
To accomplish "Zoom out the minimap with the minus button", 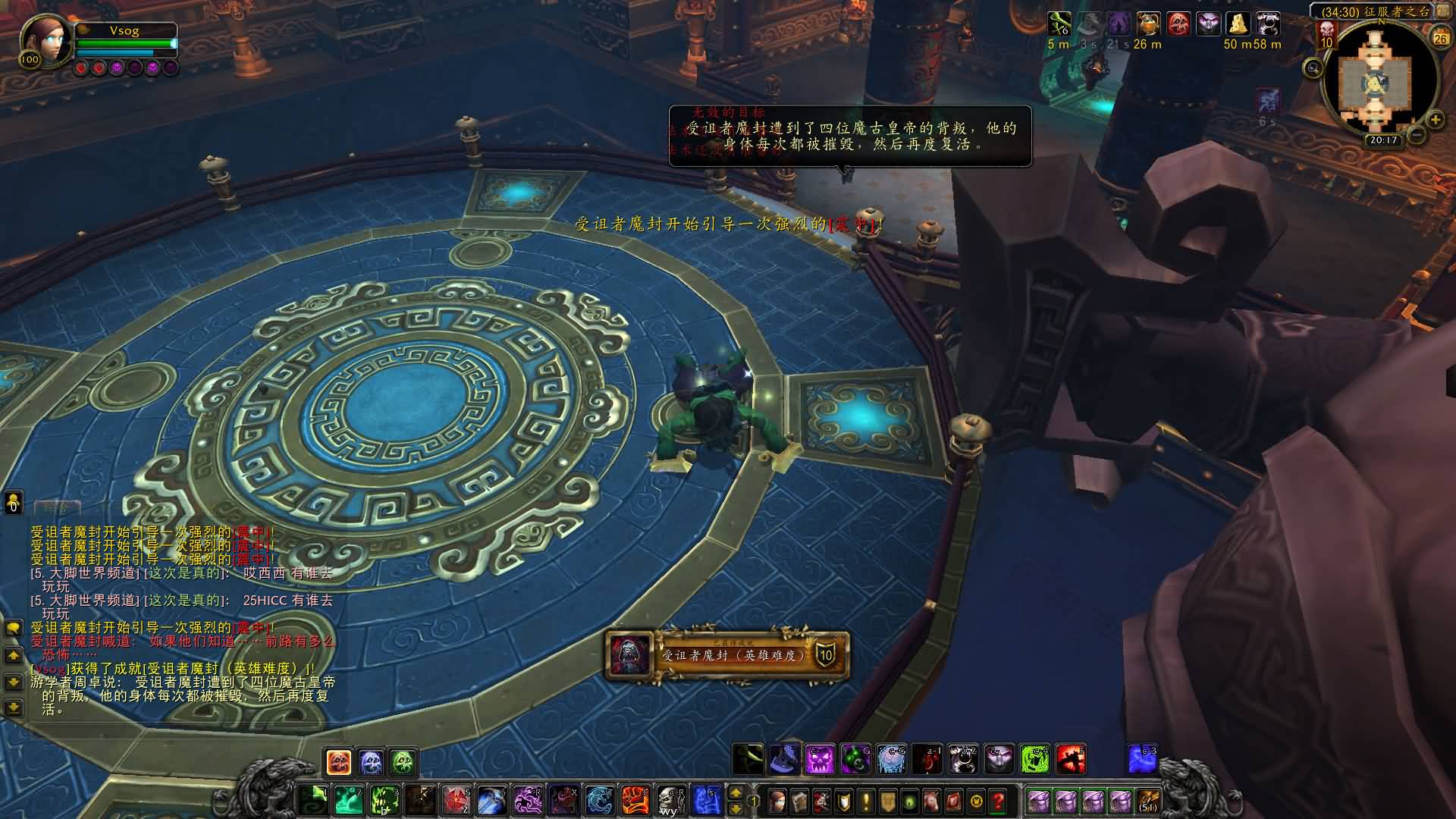I will coord(1417,136).
